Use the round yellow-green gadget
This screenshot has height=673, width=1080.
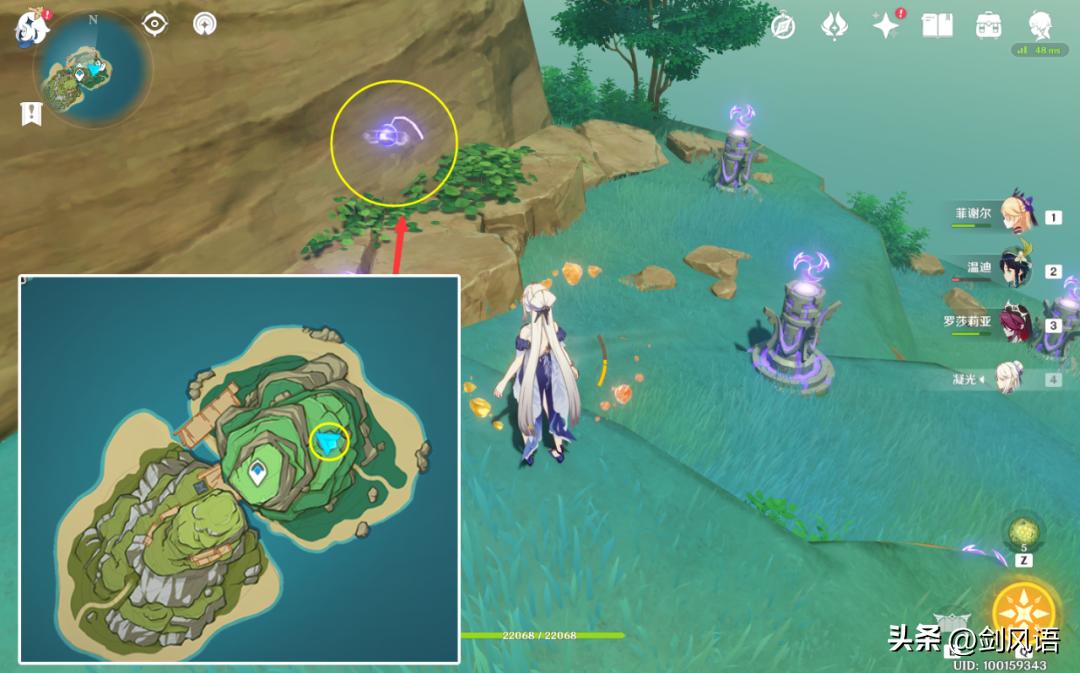[x=1024, y=531]
